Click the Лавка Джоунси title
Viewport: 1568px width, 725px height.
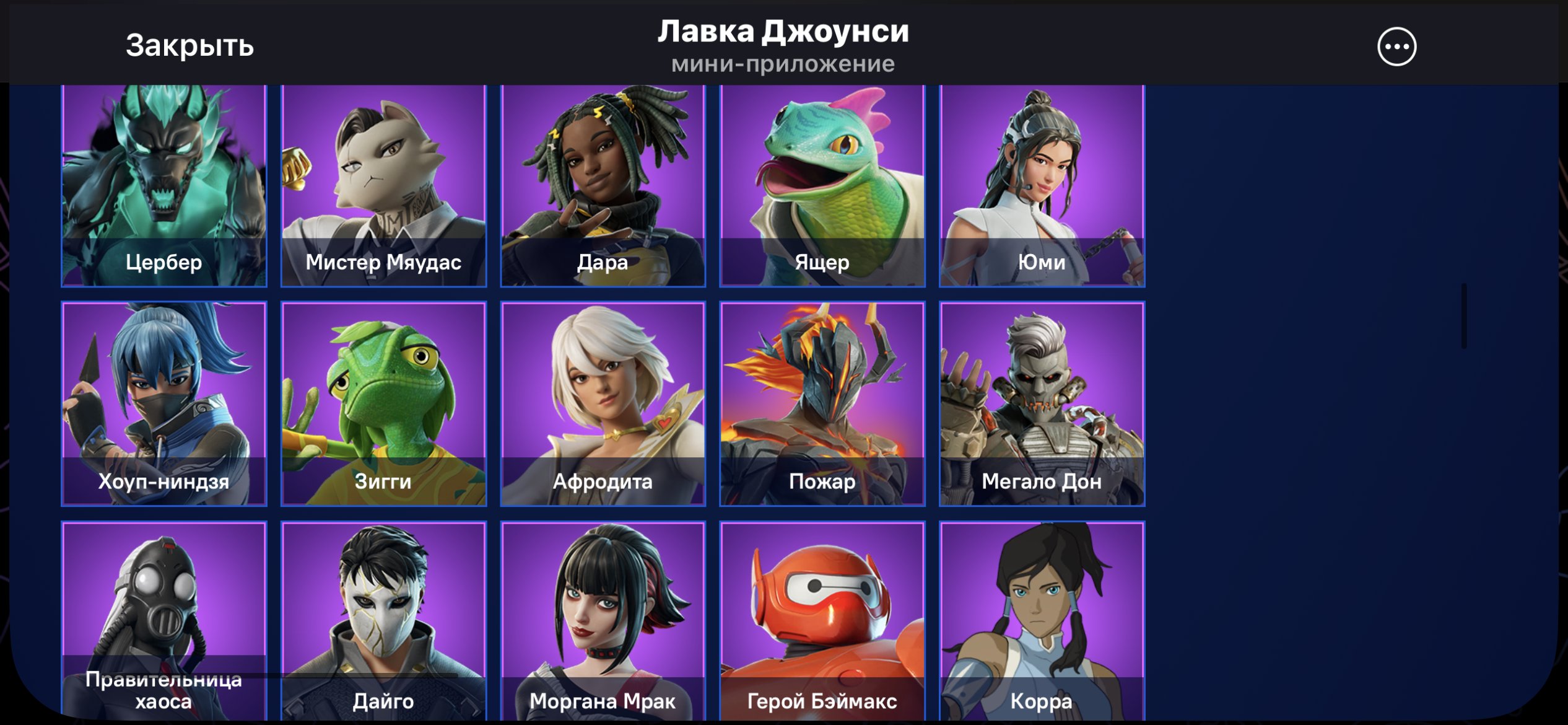(x=784, y=32)
